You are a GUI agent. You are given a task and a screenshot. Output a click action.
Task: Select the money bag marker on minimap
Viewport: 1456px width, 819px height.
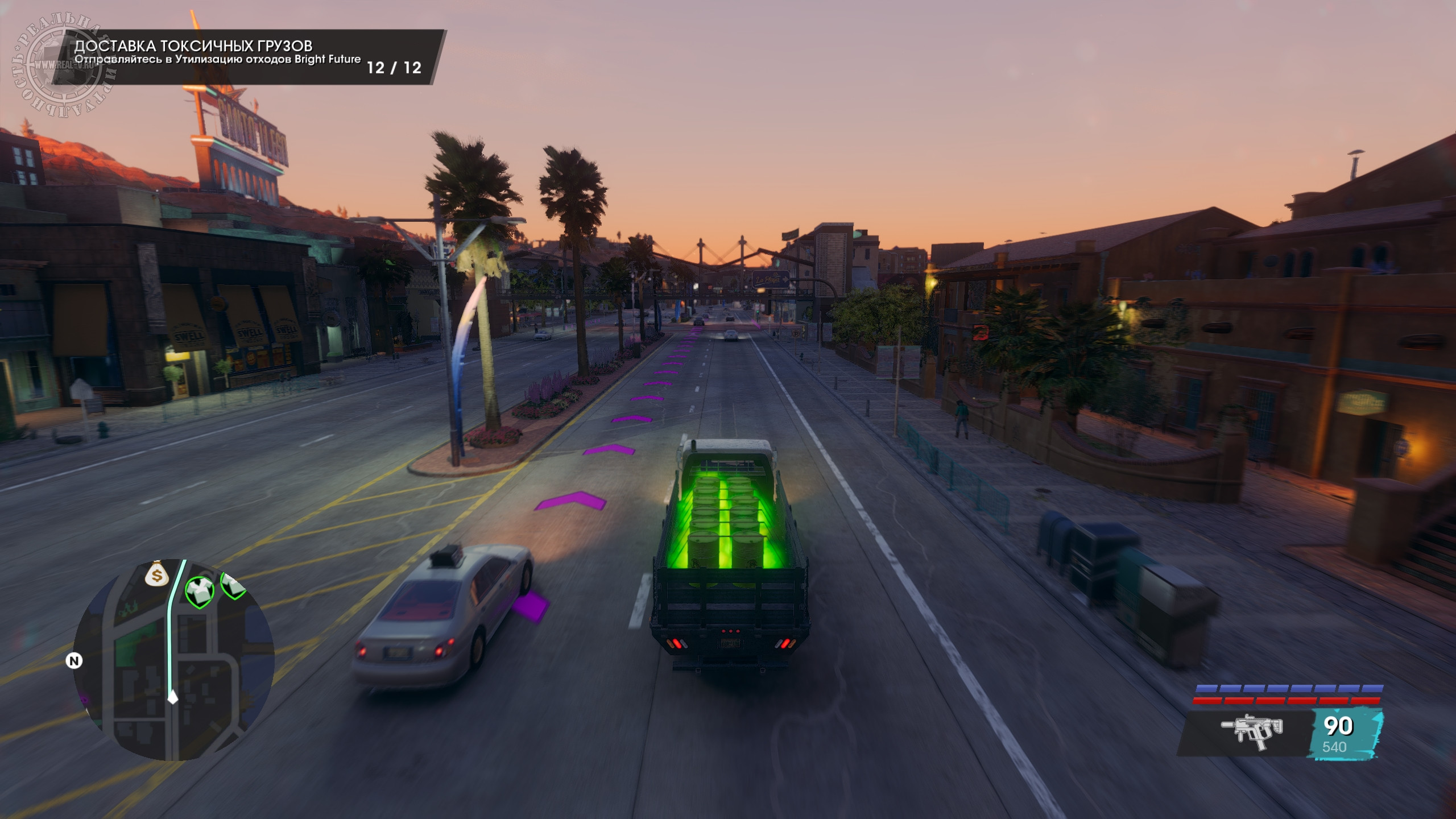[156, 575]
